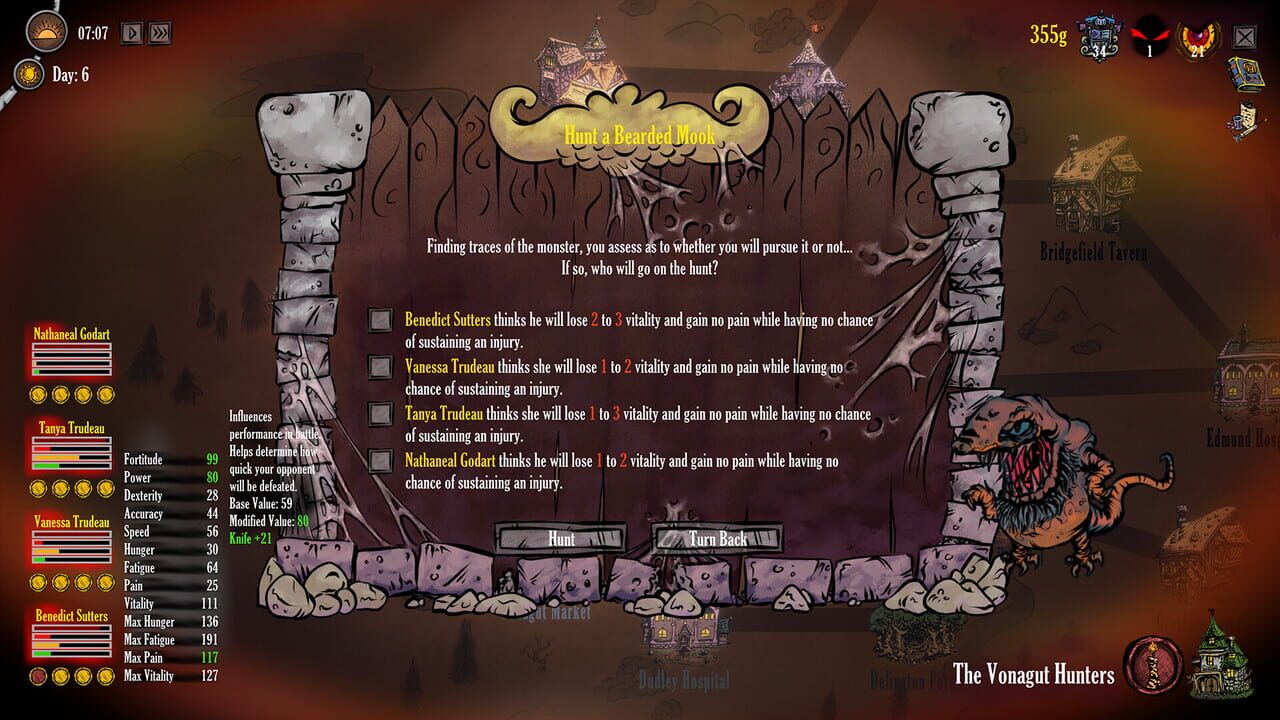Click the red-eyed monster faces icon

(1149, 37)
